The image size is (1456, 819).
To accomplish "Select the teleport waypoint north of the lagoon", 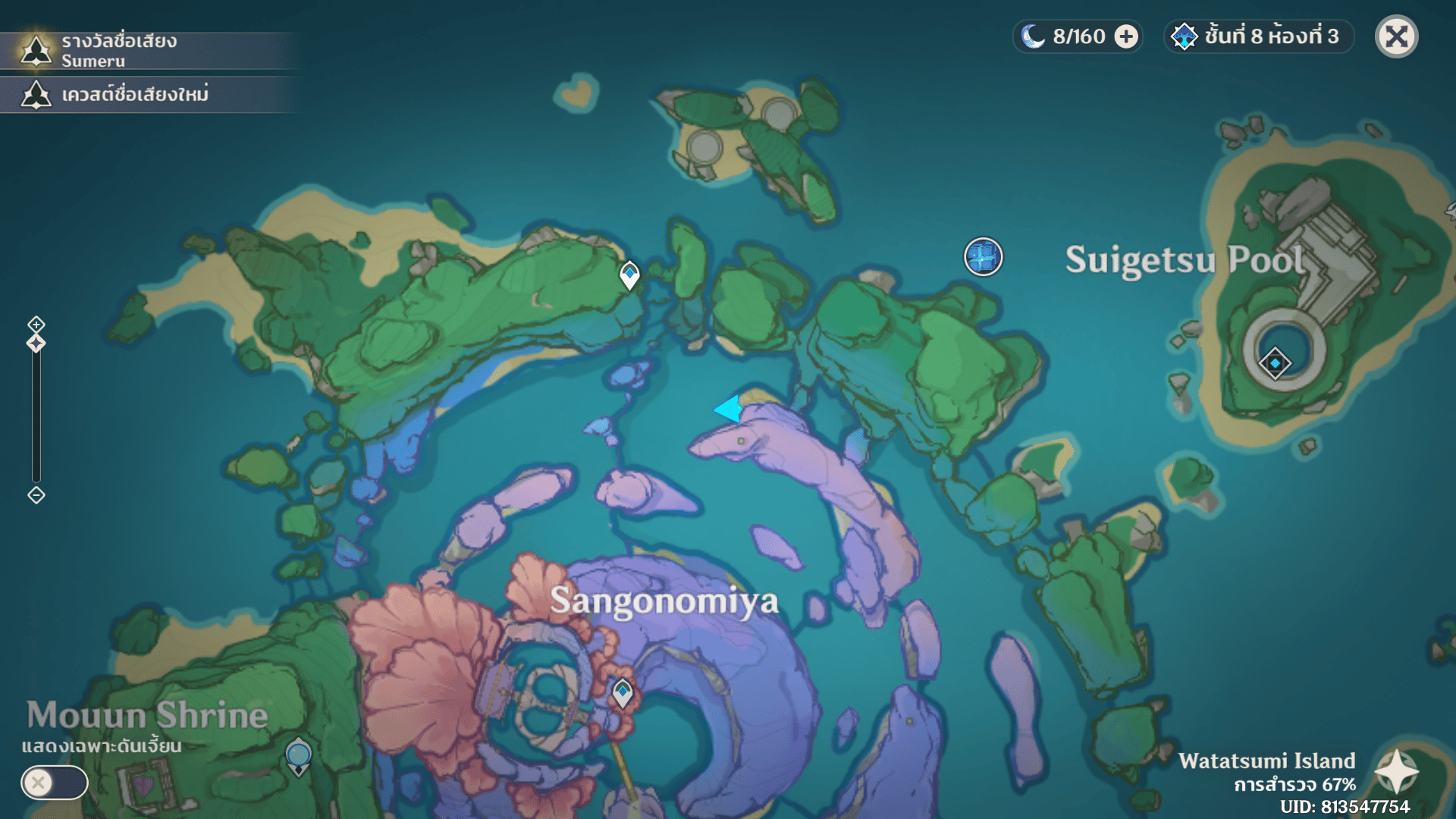I will click(629, 274).
